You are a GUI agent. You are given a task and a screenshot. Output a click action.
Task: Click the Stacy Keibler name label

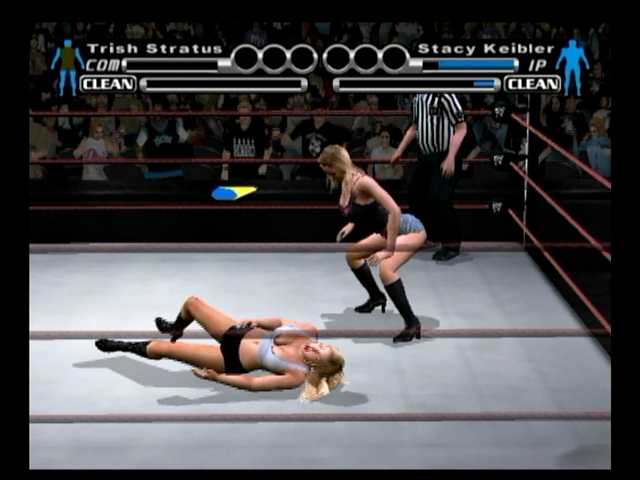(x=485, y=48)
